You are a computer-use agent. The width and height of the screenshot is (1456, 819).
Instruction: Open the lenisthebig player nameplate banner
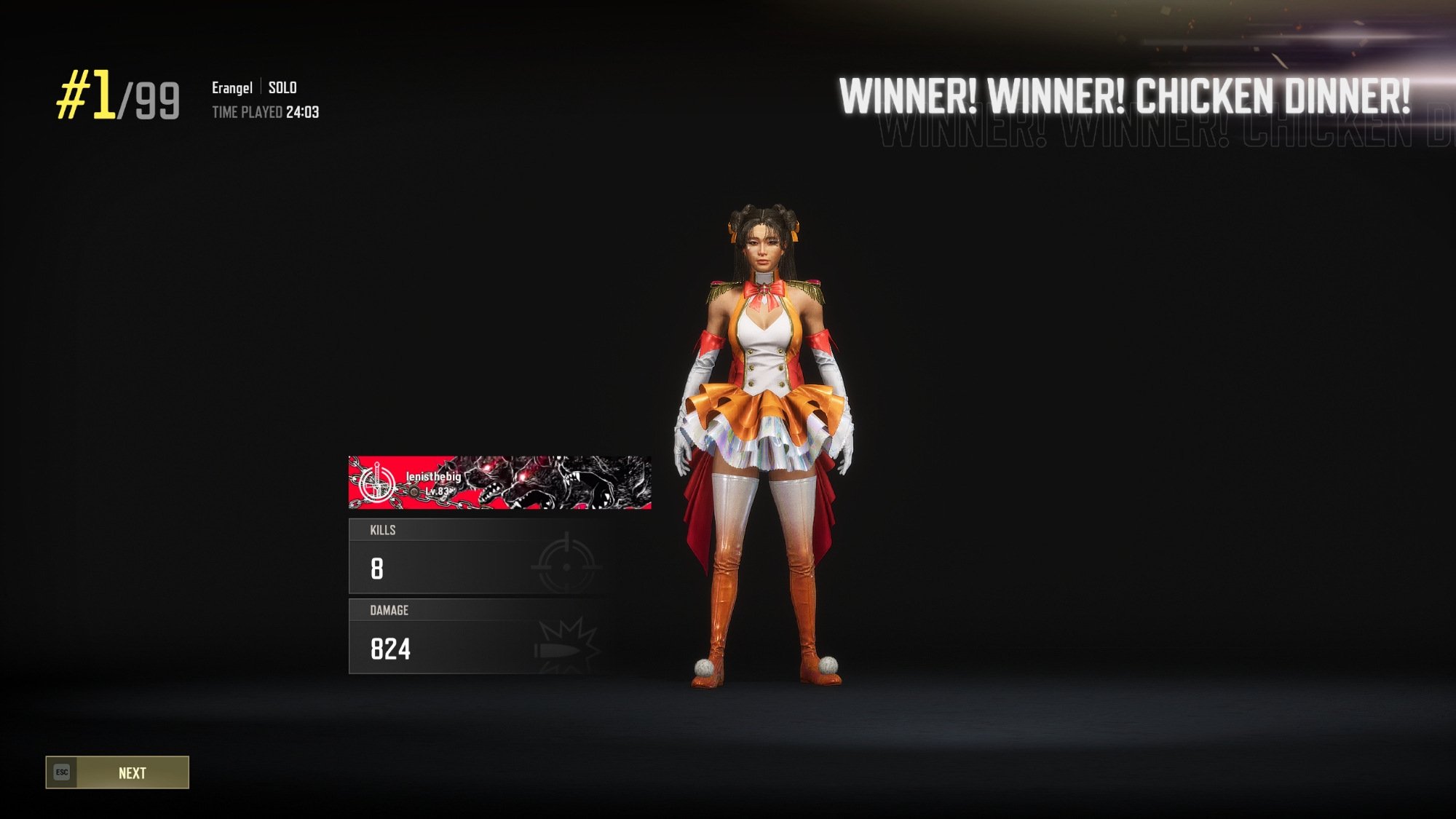click(x=499, y=483)
